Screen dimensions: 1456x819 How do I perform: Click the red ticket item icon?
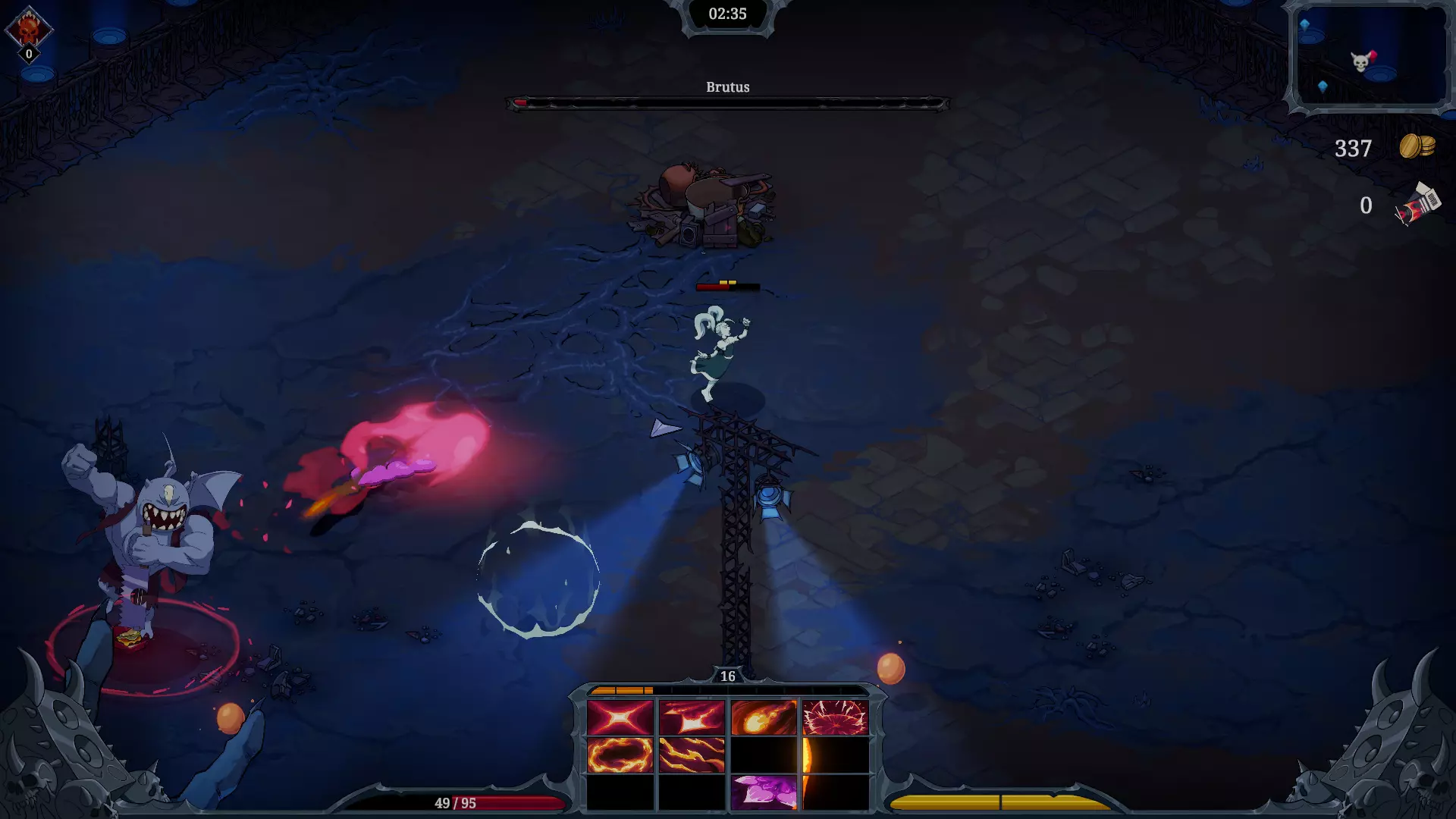[1417, 205]
